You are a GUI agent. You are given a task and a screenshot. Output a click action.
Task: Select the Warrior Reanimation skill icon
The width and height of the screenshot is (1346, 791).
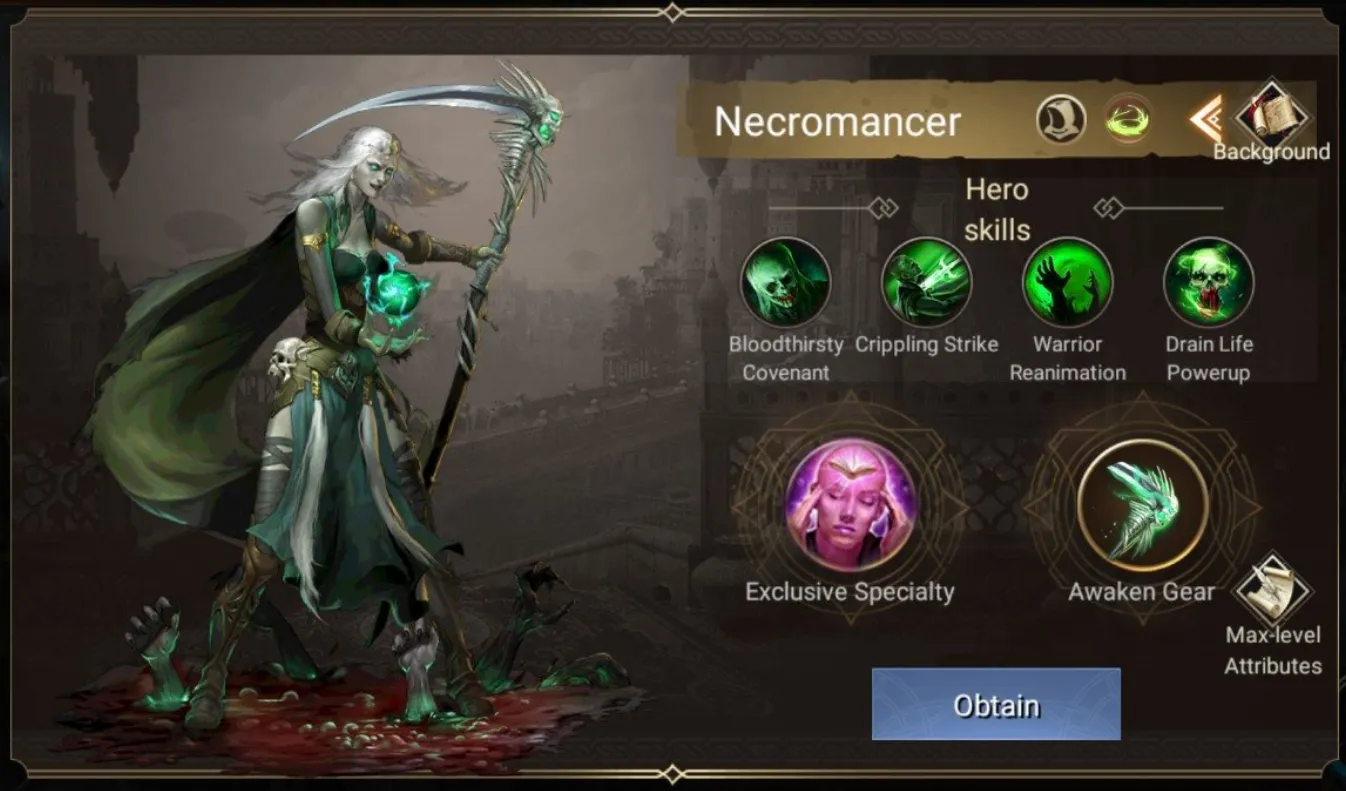(x=1067, y=285)
